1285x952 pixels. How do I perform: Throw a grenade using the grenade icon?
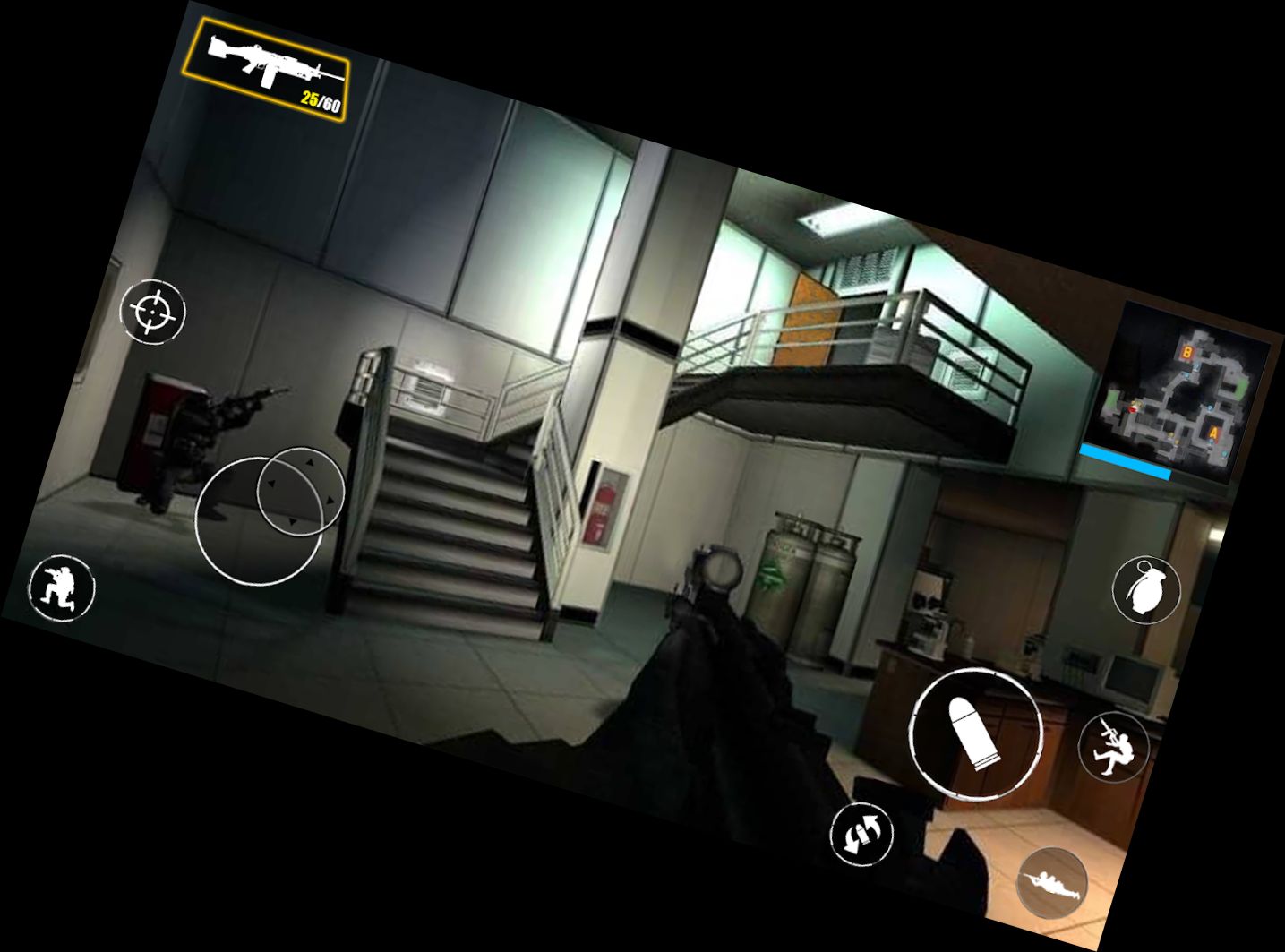(1147, 591)
